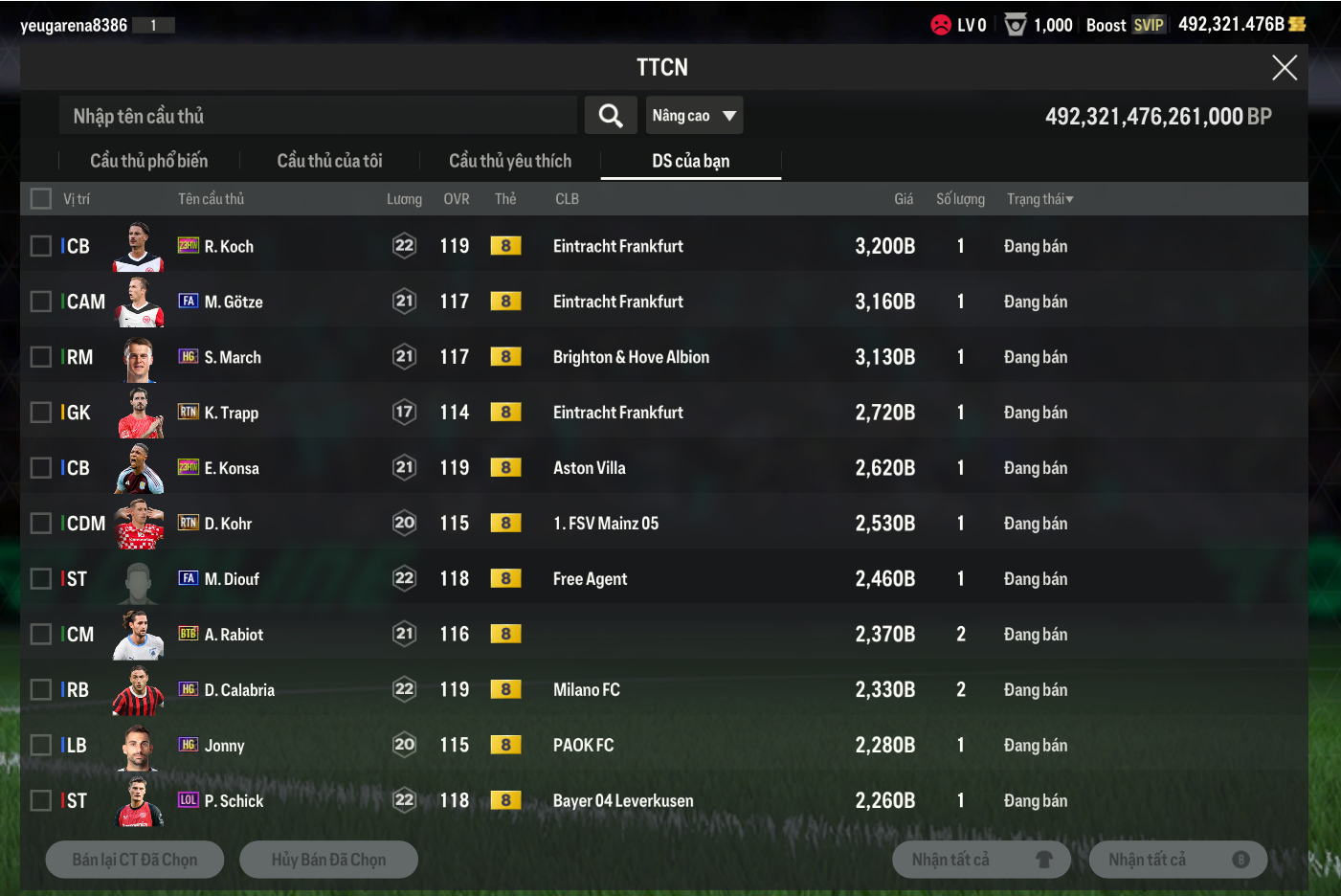Sort listings by the Giá column

click(903, 199)
